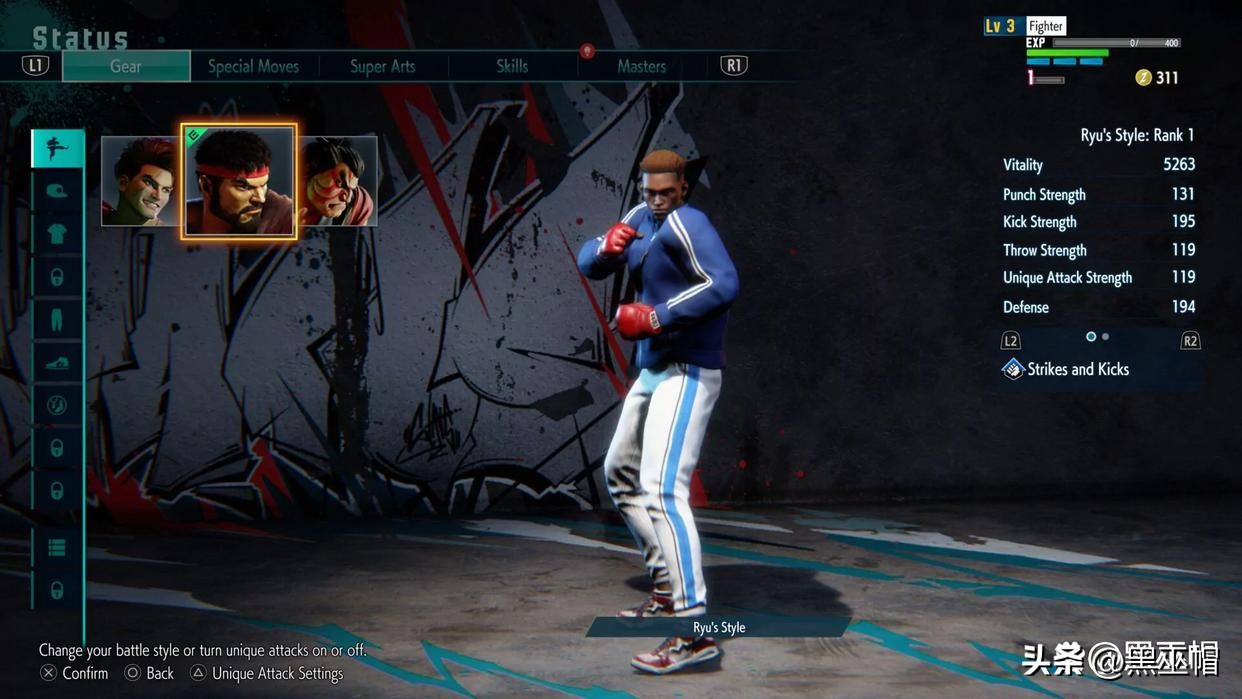This screenshot has width=1242, height=699.
Task: Switch to the Super Arts tab
Action: pos(382,66)
